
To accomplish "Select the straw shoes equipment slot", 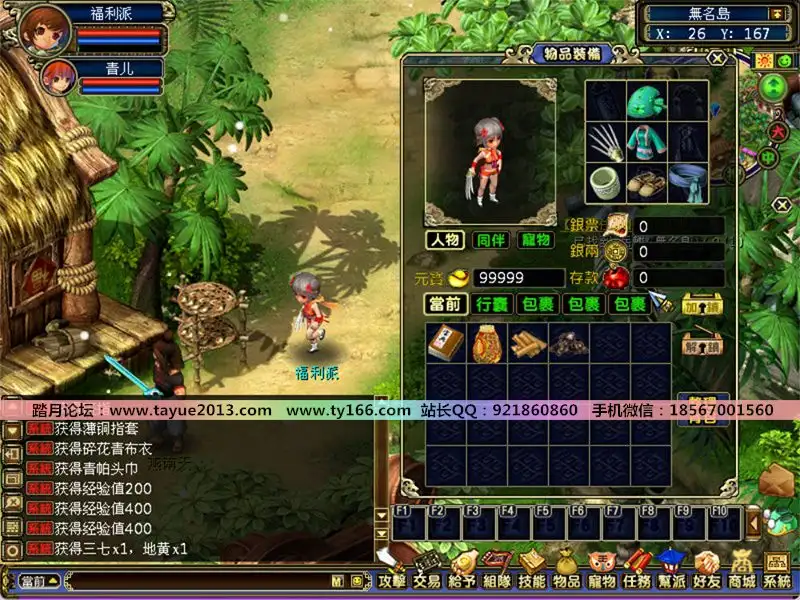I will (x=648, y=184).
